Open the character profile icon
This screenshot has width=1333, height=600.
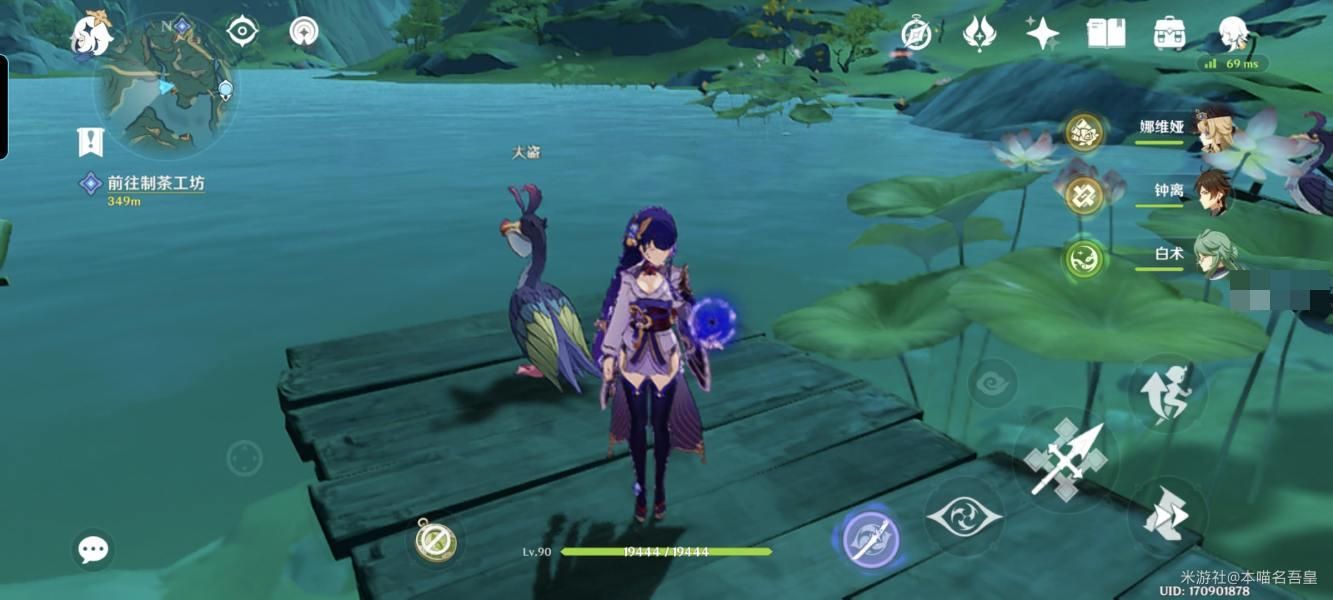pos(1234,33)
